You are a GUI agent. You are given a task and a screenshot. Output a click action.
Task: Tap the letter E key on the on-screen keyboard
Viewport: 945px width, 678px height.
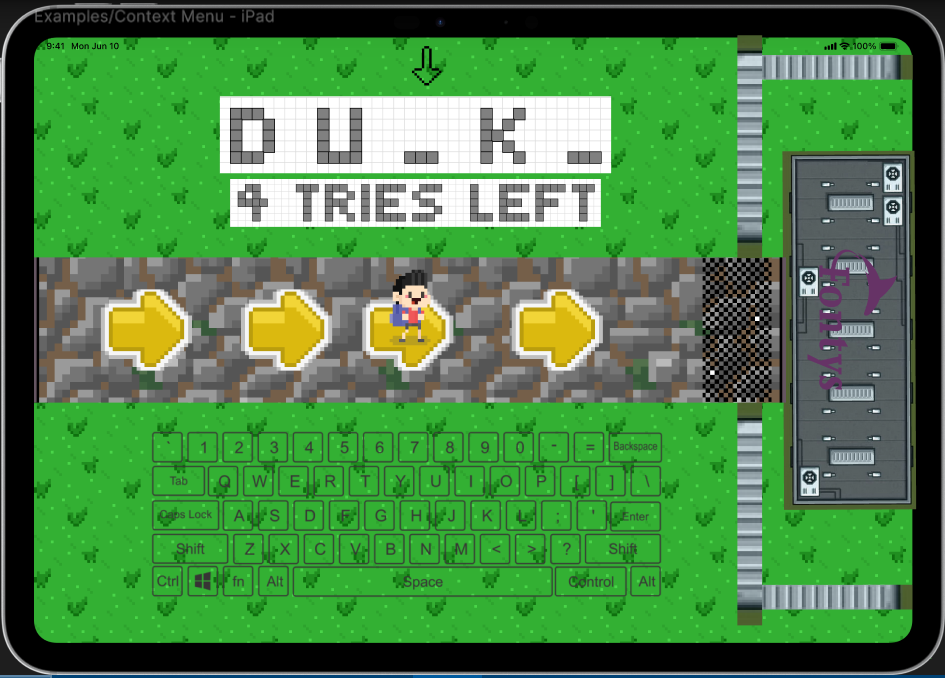(x=295, y=481)
